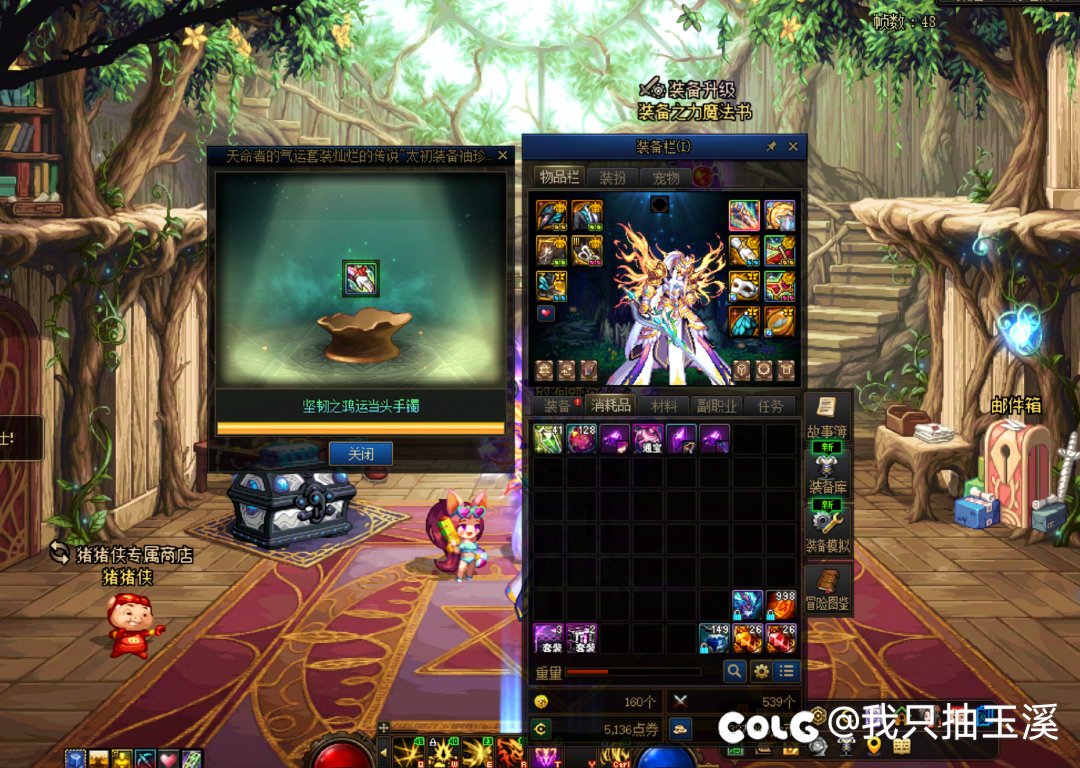Screen dimensions: 1080x768
Task: Select the white mask equipment slot
Action: (x=744, y=286)
